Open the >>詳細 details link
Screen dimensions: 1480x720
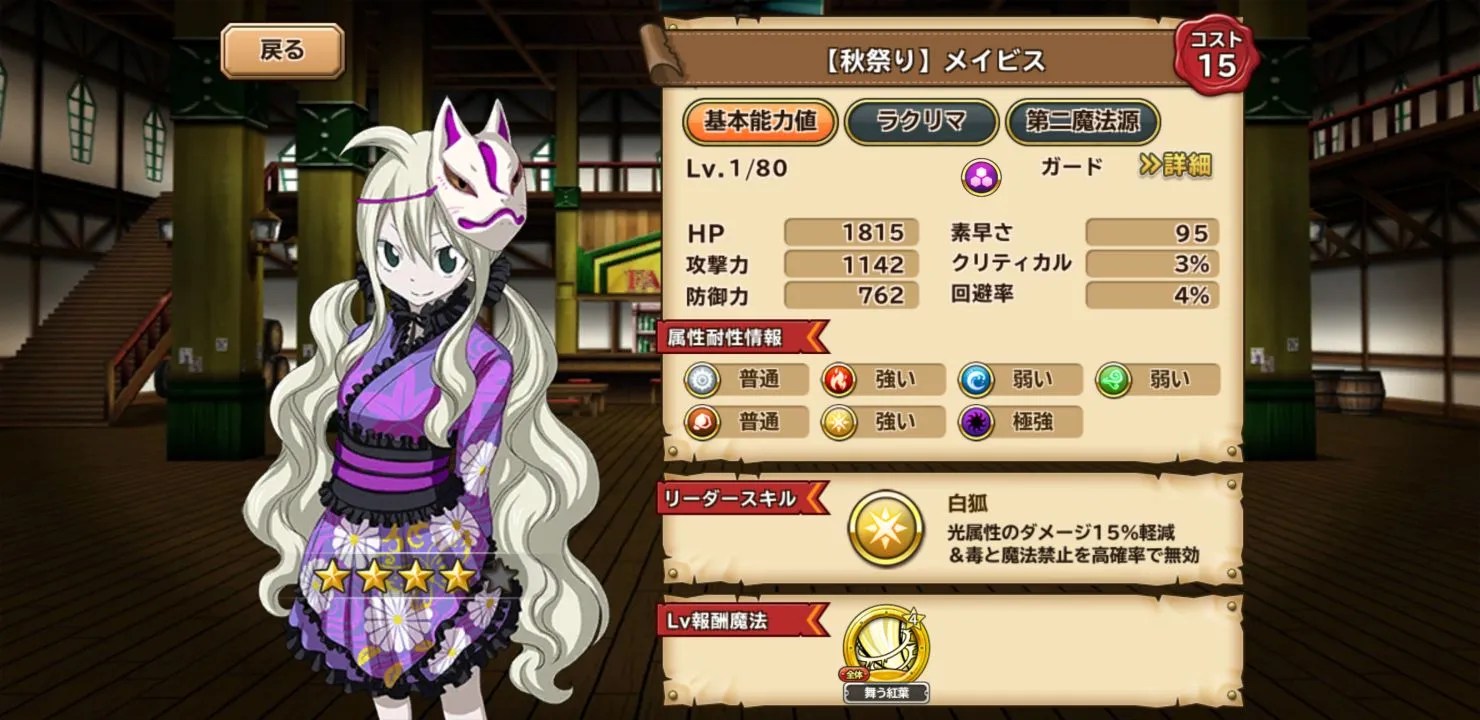(1179, 169)
